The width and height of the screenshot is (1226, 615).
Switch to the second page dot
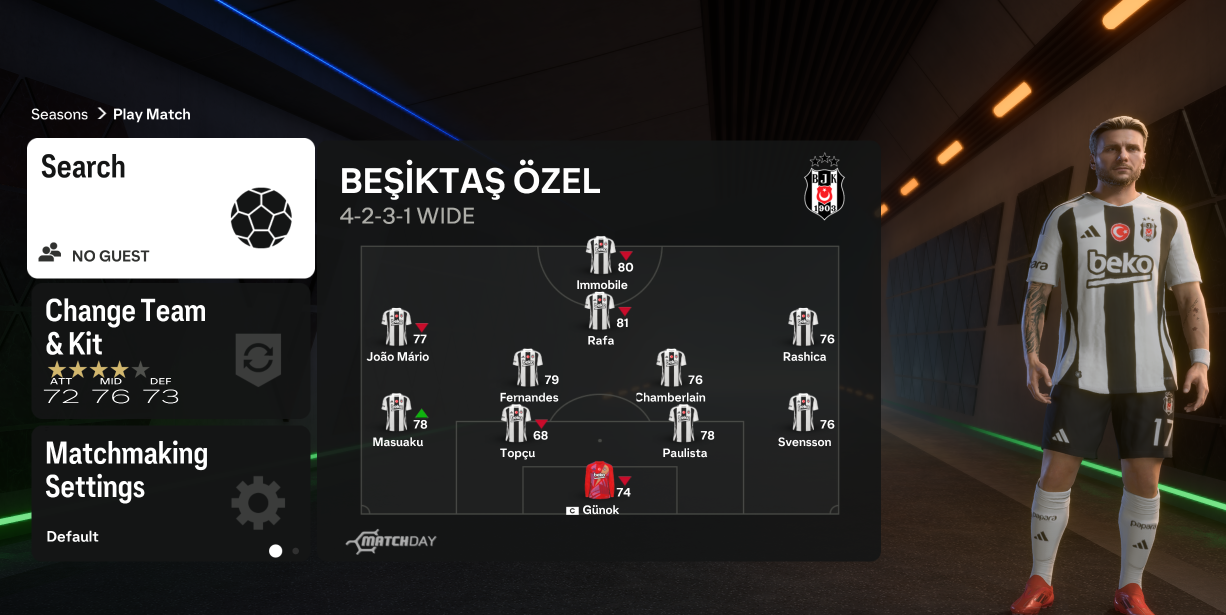[296, 550]
